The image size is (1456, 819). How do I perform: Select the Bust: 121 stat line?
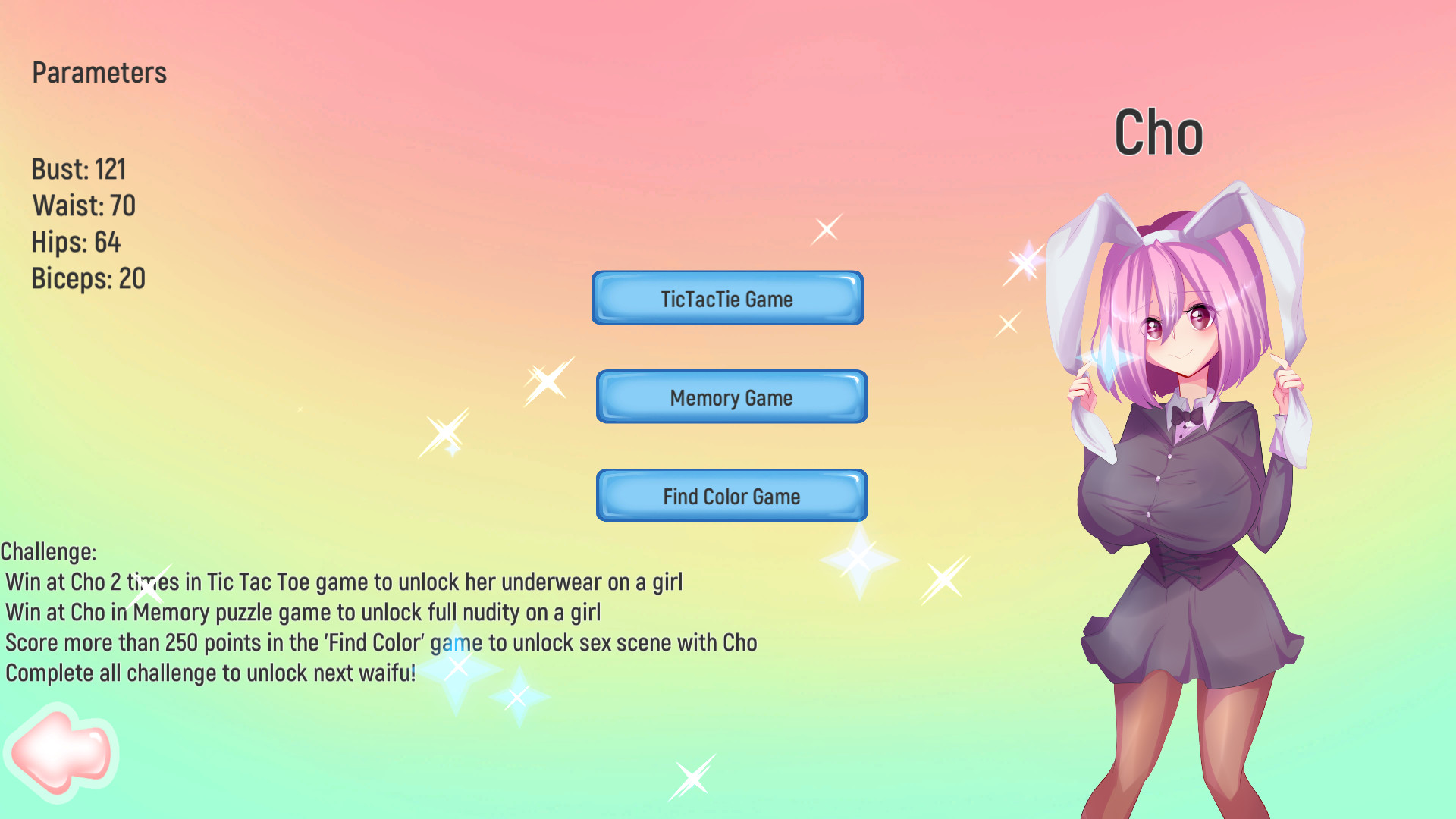coord(79,170)
